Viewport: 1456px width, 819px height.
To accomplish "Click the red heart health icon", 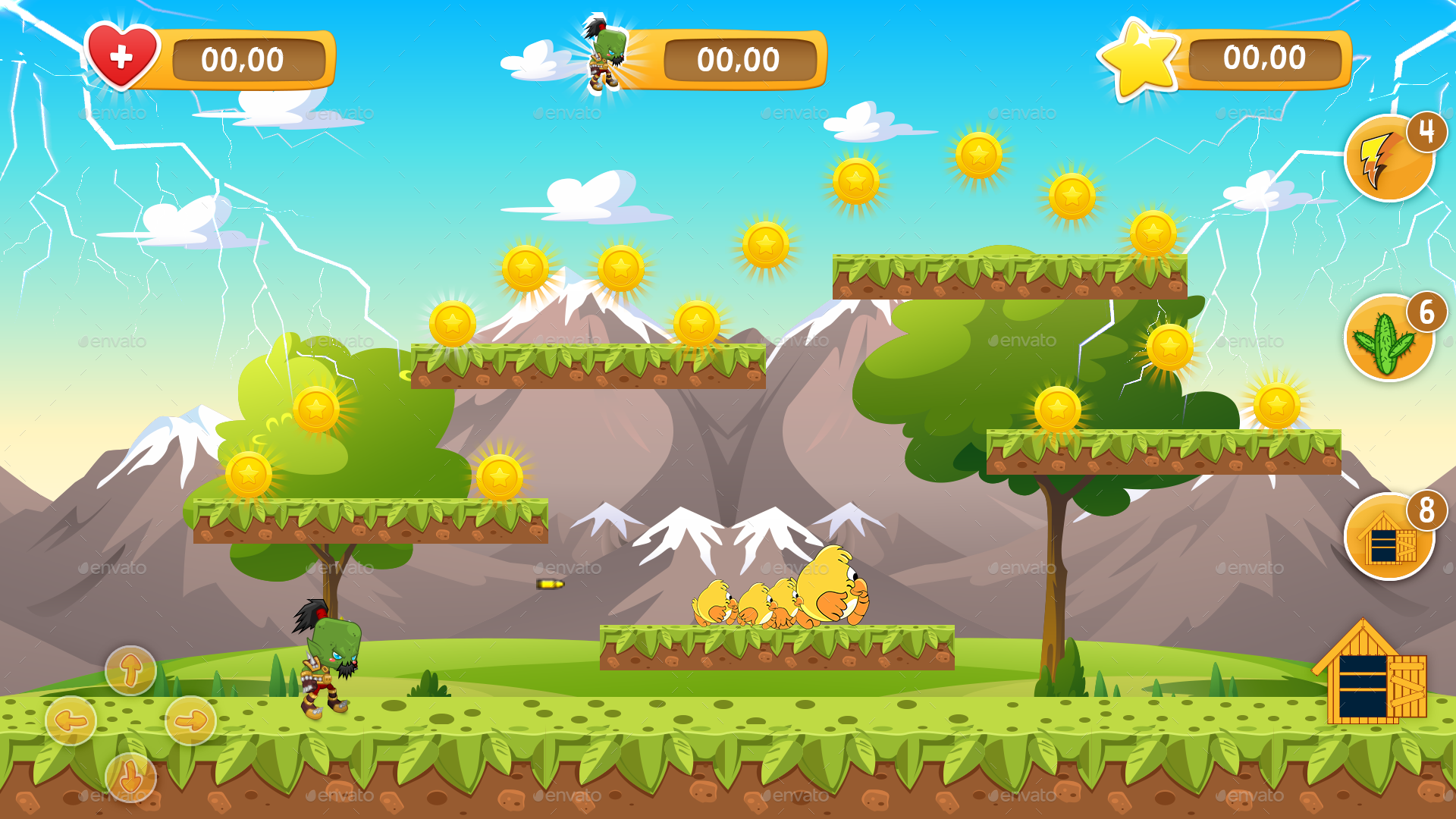I will pos(121,55).
